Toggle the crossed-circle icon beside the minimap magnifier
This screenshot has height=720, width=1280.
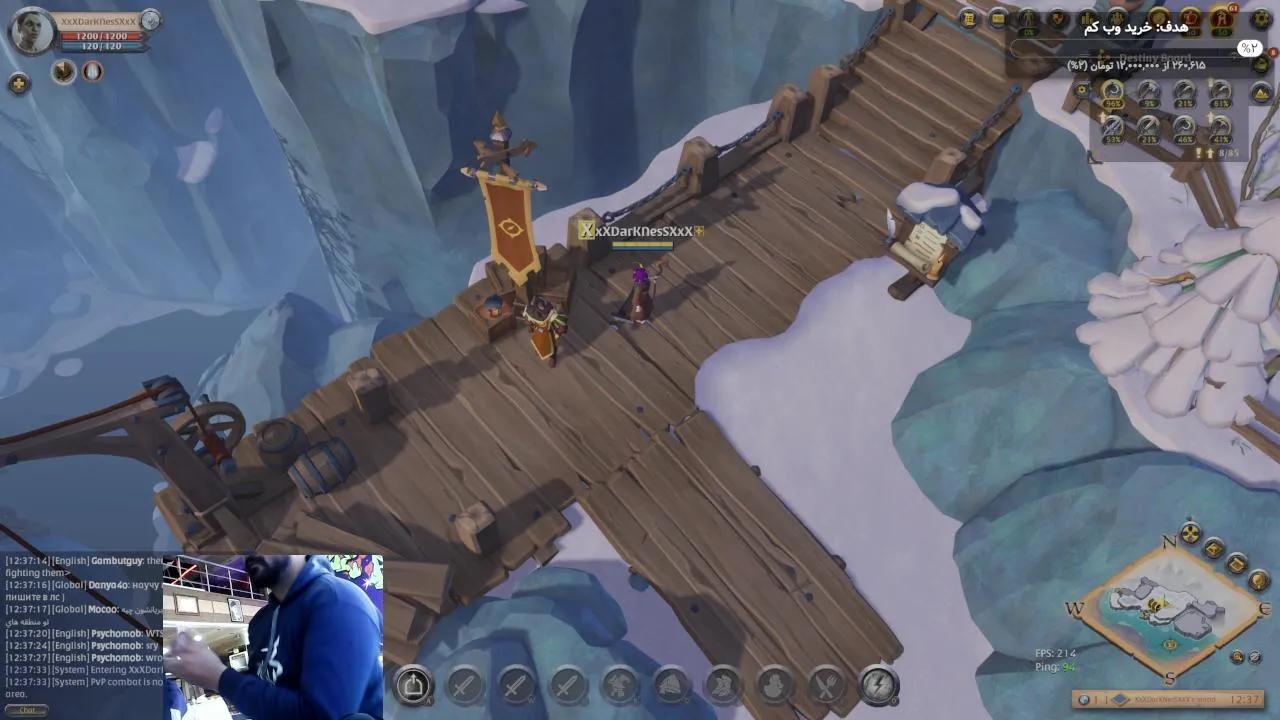coord(1254,657)
